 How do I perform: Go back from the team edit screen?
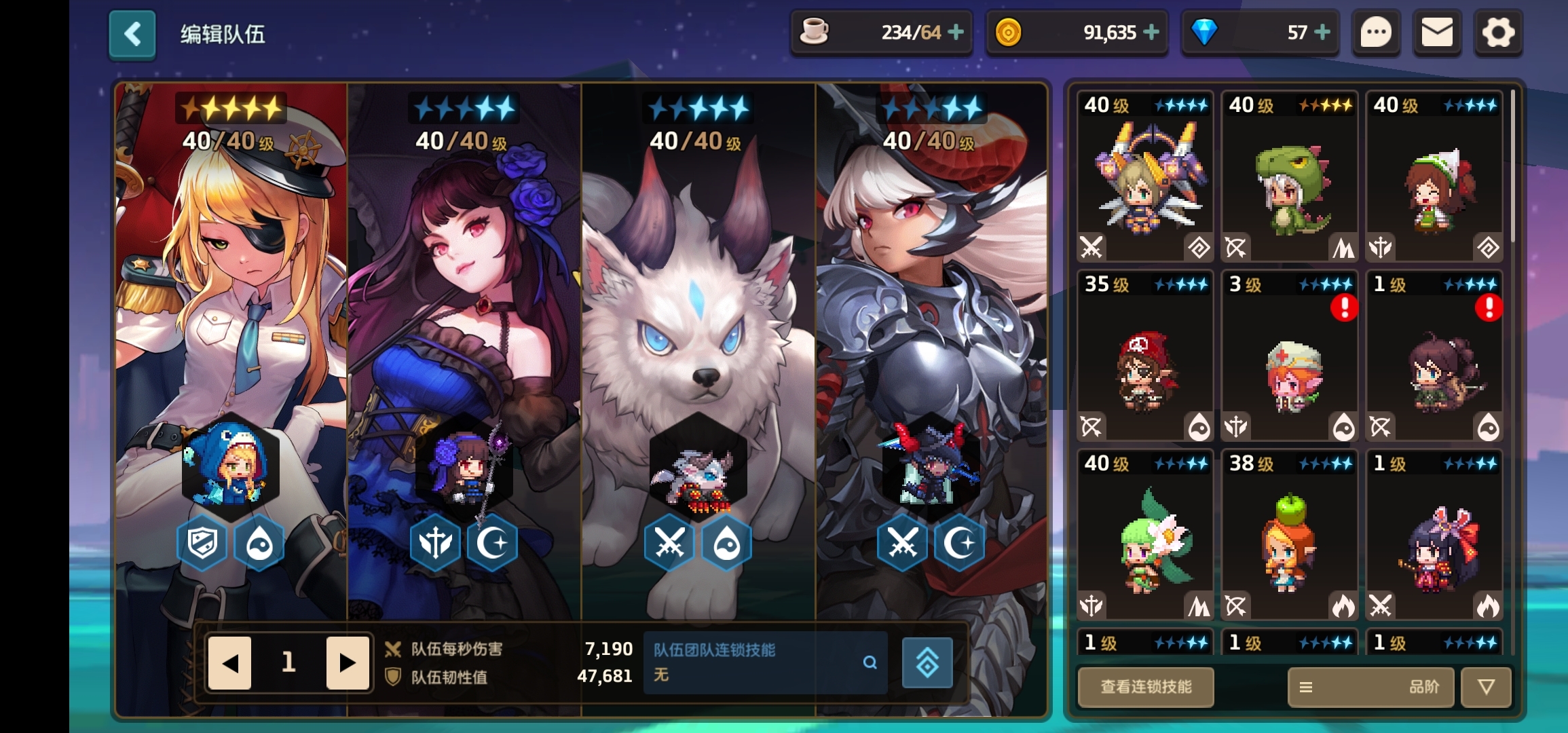(x=132, y=34)
